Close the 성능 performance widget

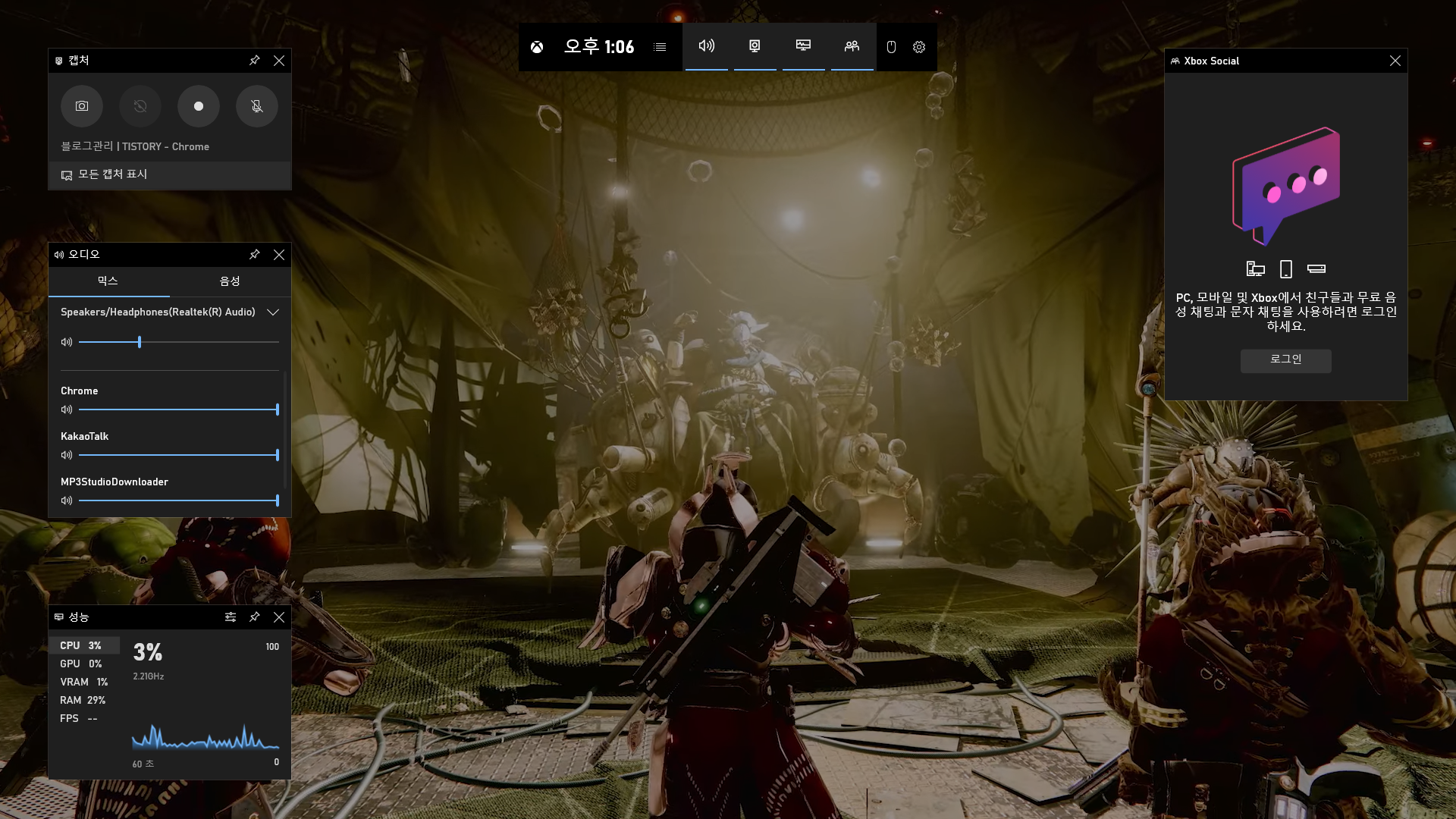click(x=279, y=617)
